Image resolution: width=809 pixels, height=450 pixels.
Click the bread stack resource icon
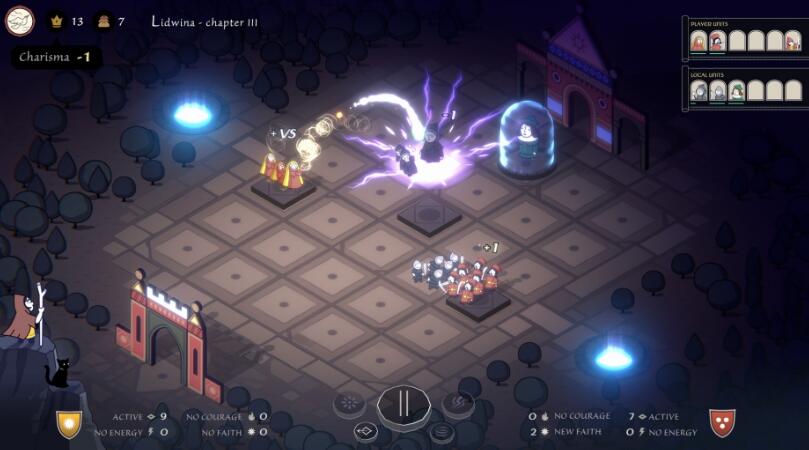click(x=103, y=21)
